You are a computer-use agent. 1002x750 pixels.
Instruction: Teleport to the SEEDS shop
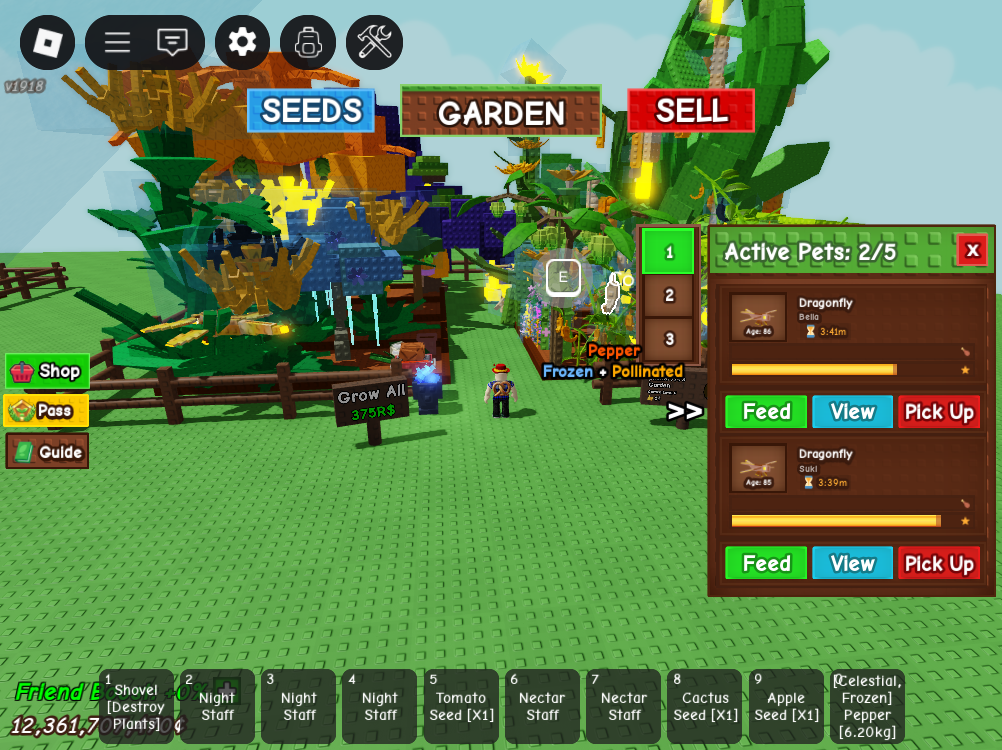311,110
